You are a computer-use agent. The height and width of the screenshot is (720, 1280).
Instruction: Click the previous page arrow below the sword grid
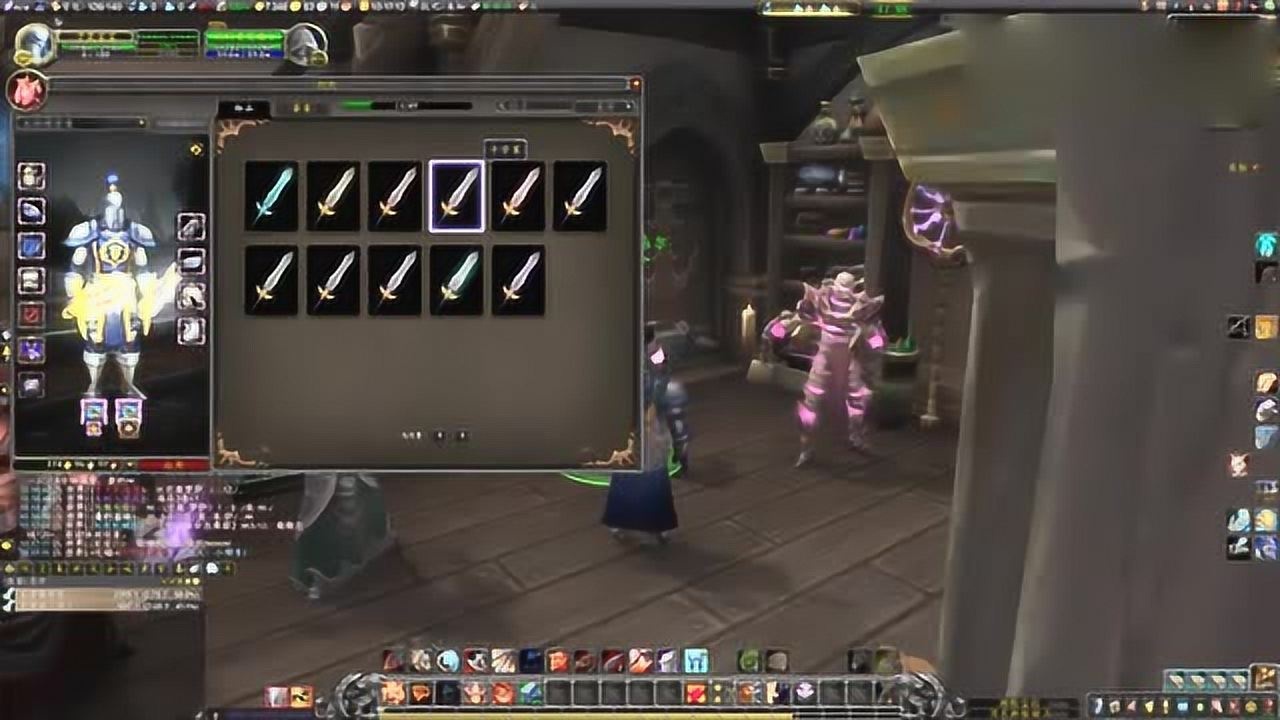point(440,435)
